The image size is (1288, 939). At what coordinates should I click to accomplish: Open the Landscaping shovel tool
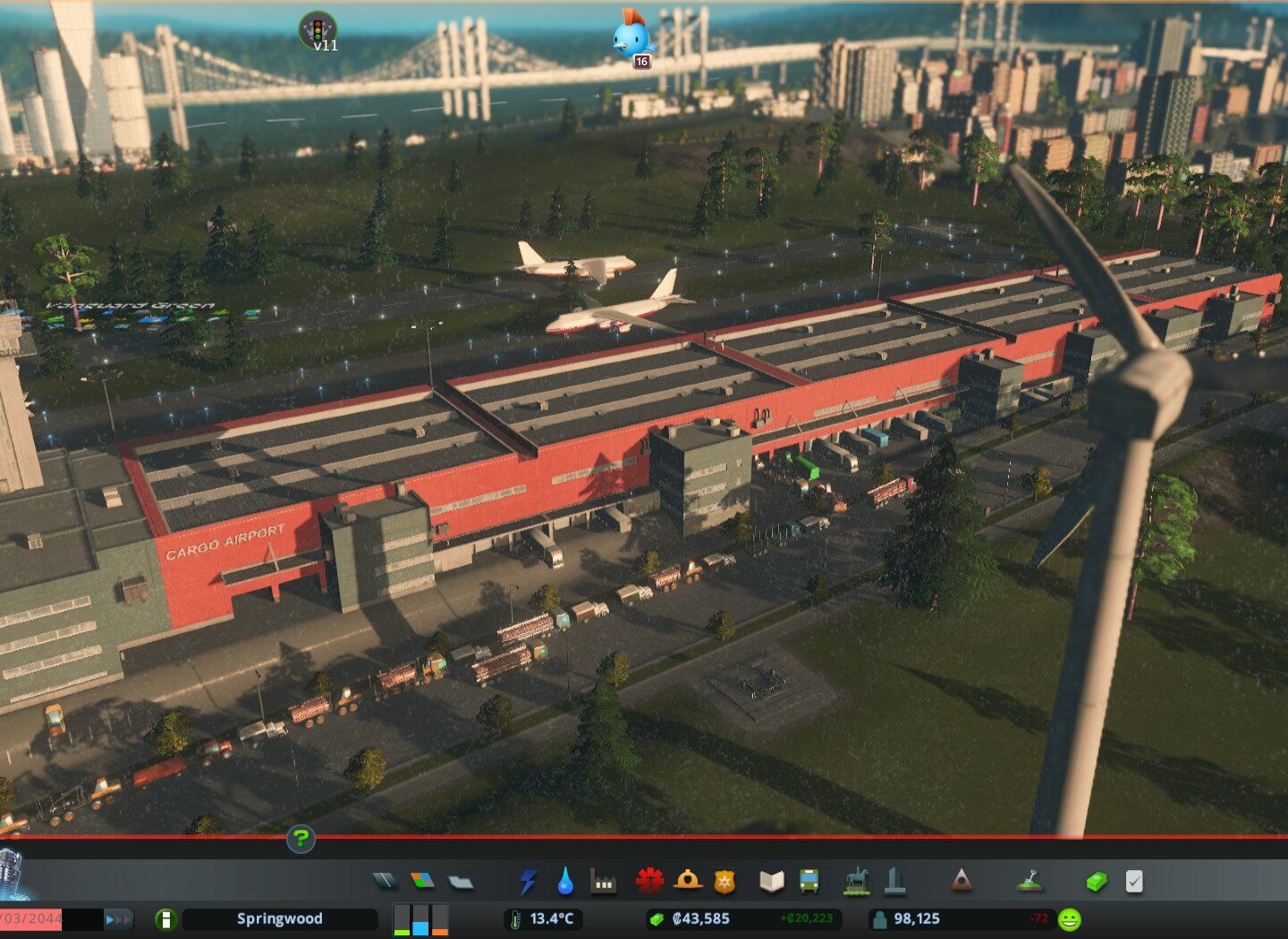coord(1030,882)
